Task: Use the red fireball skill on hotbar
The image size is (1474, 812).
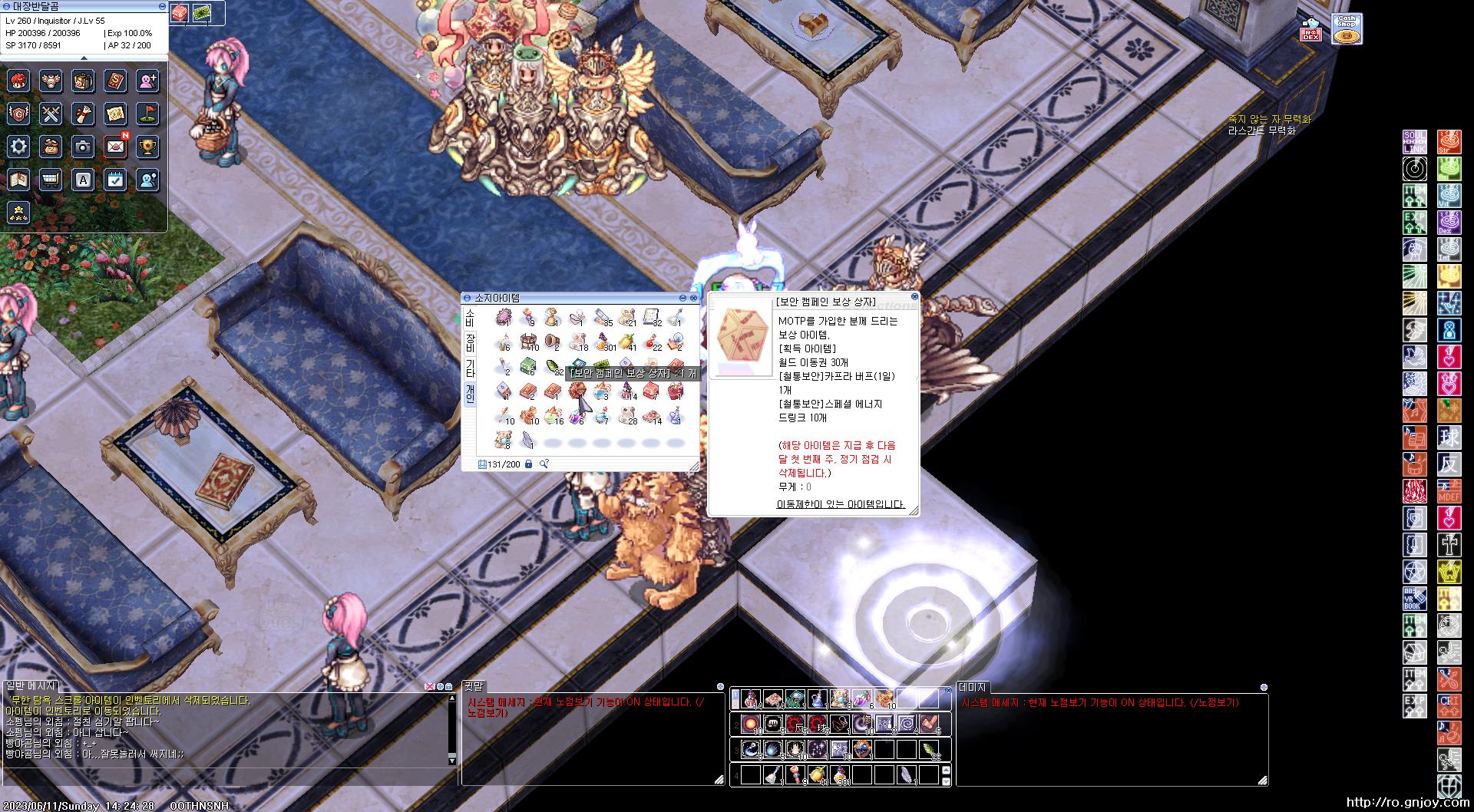Action: point(751,724)
